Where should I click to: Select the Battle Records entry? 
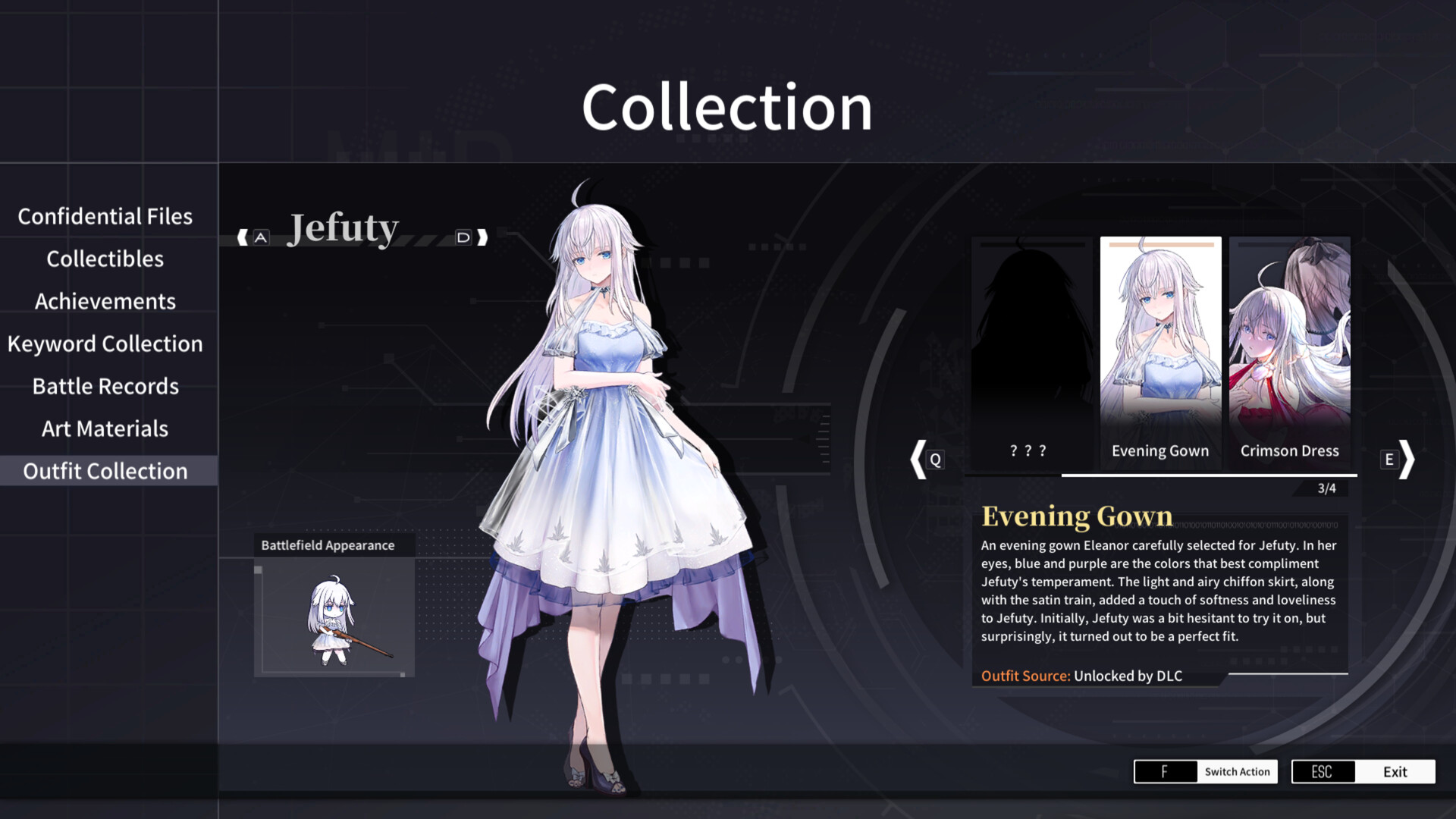click(x=105, y=386)
